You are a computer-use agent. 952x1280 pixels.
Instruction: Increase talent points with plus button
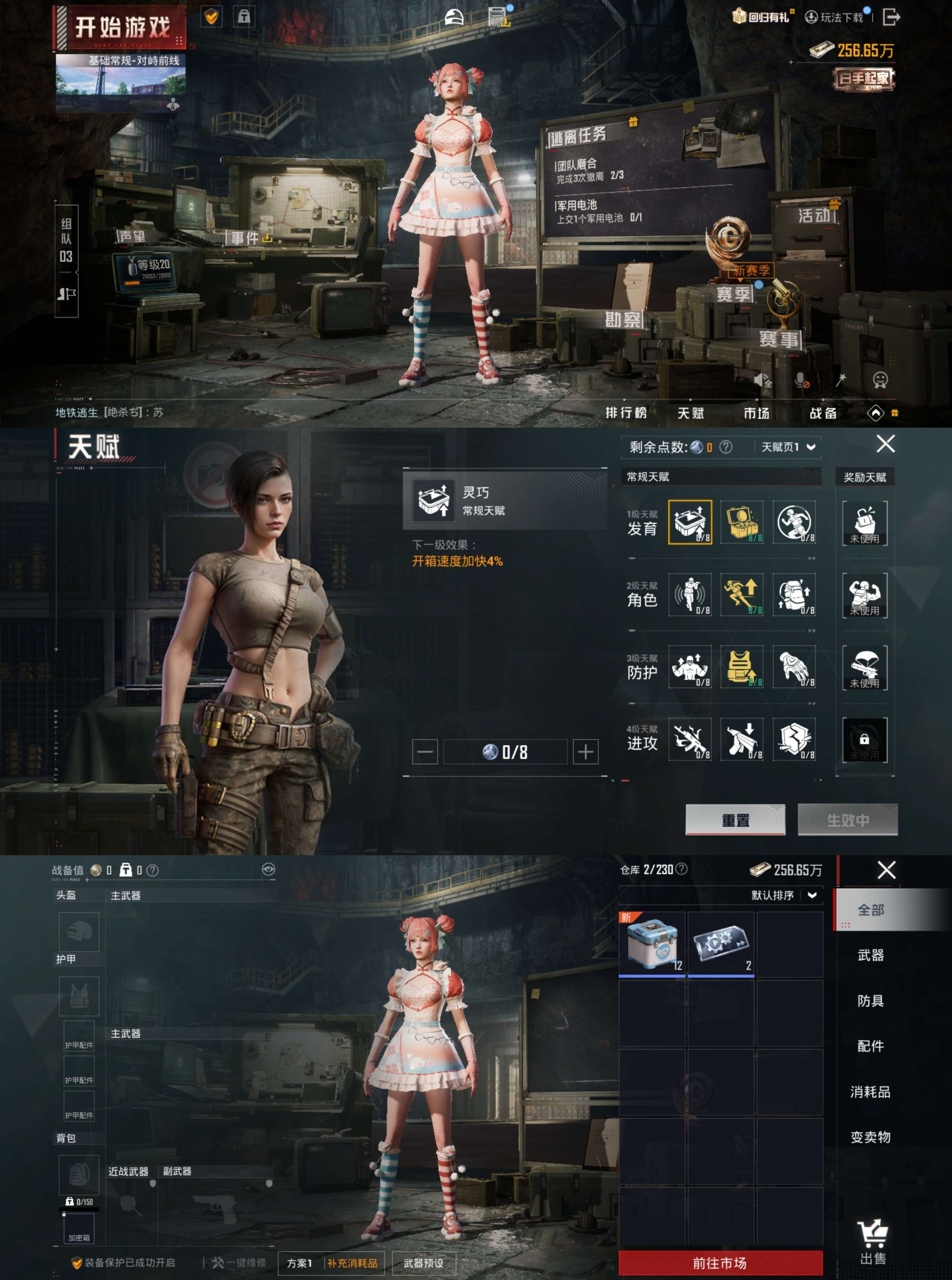pos(586,752)
